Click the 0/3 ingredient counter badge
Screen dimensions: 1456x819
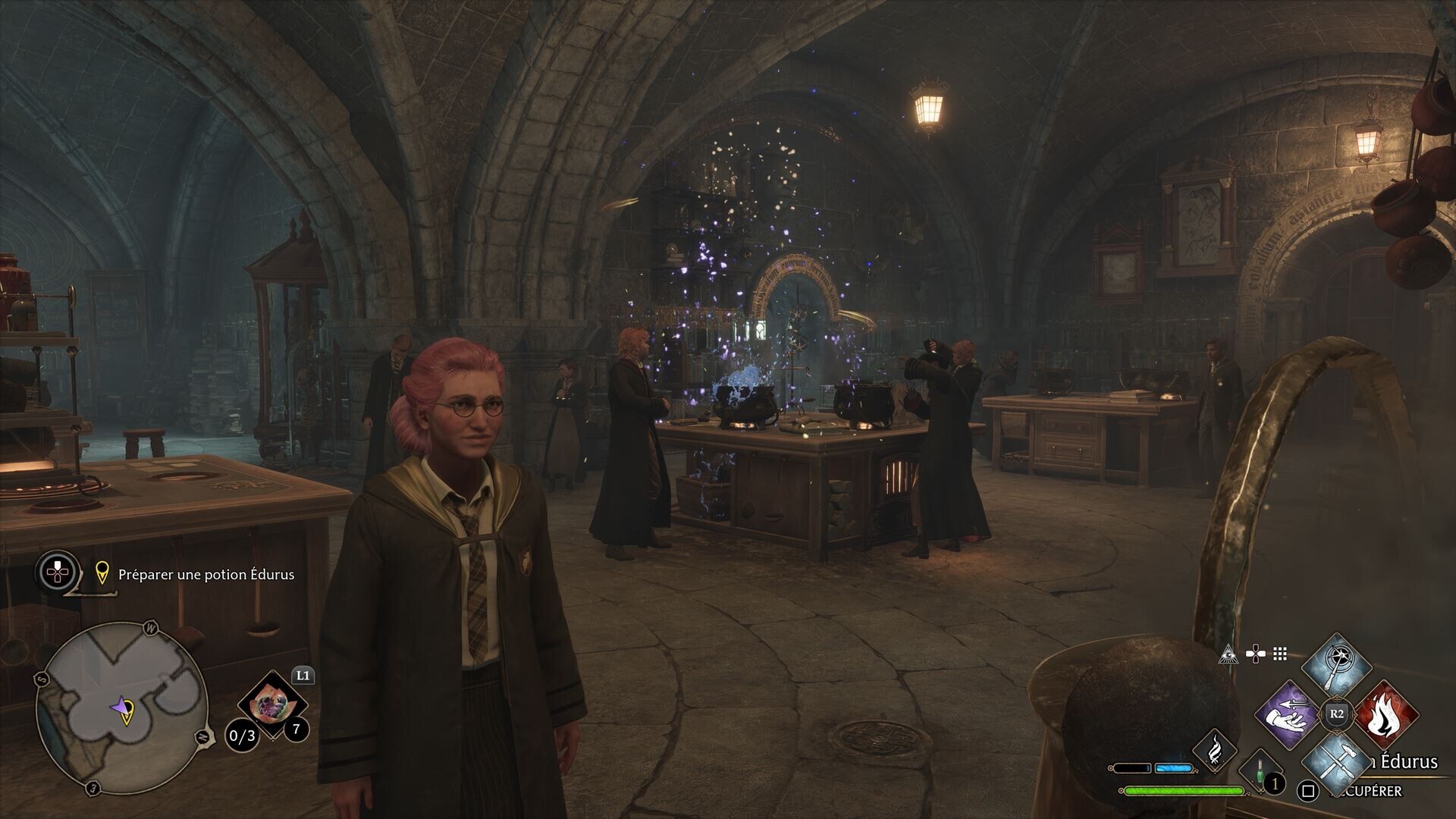pos(243,736)
